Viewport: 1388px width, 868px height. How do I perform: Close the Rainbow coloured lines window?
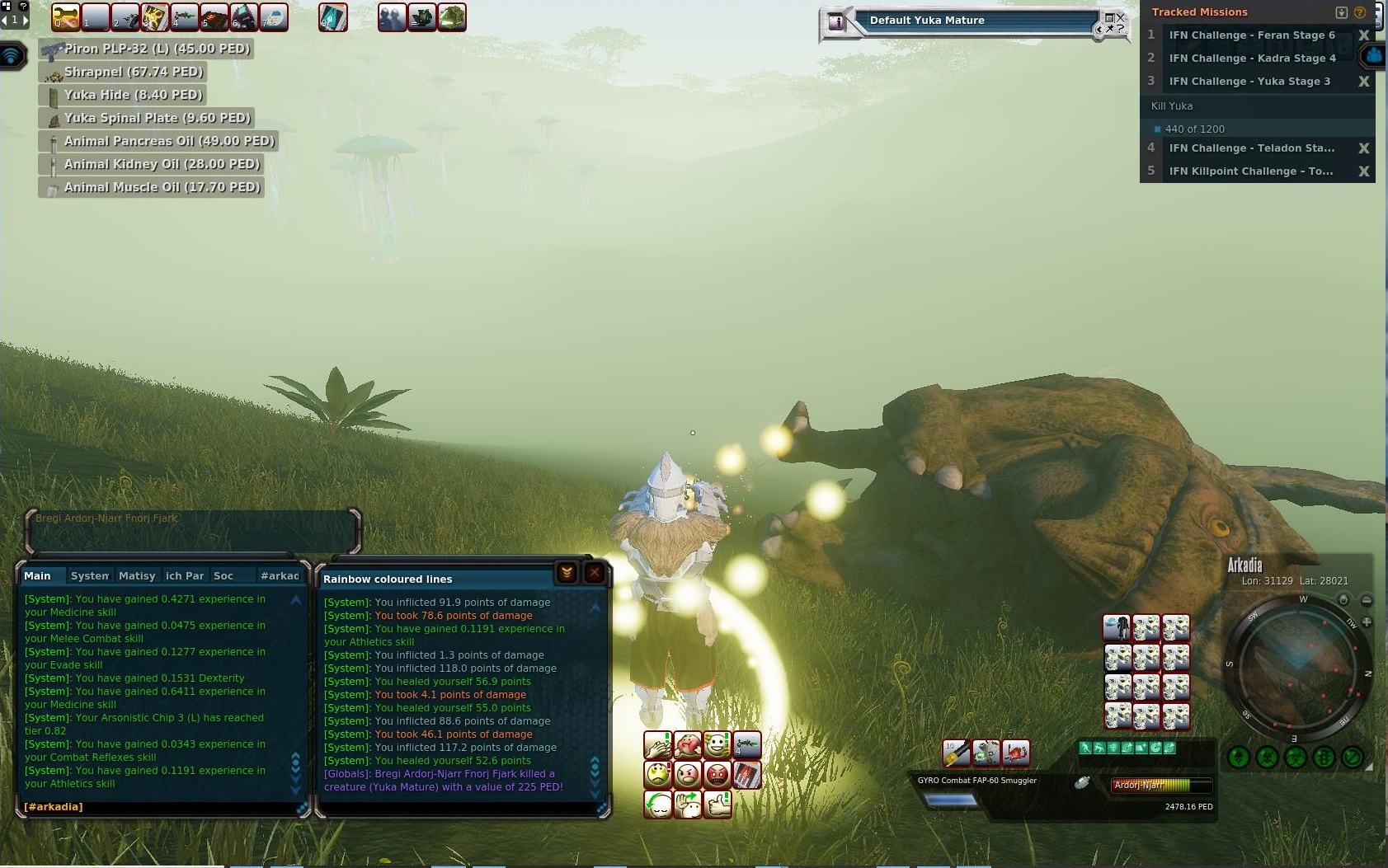[x=595, y=573]
